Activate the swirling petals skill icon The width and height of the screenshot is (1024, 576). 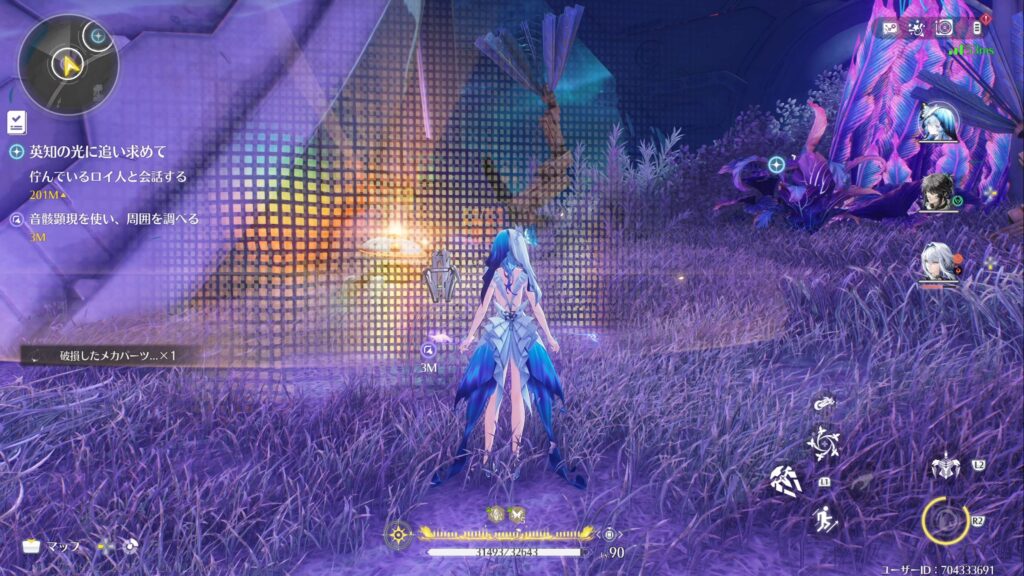pos(823,441)
